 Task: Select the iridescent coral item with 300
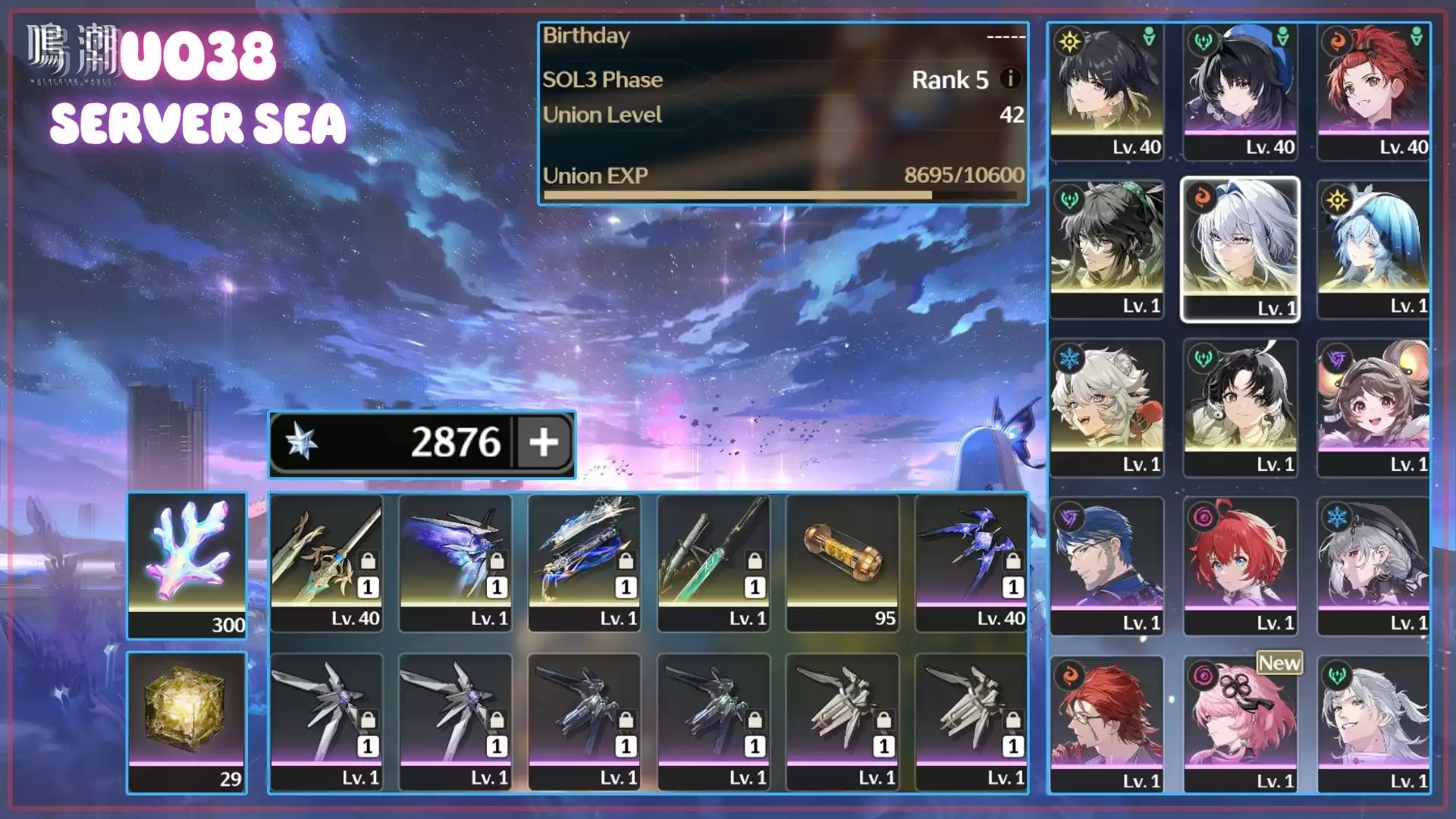tap(187, 563)
